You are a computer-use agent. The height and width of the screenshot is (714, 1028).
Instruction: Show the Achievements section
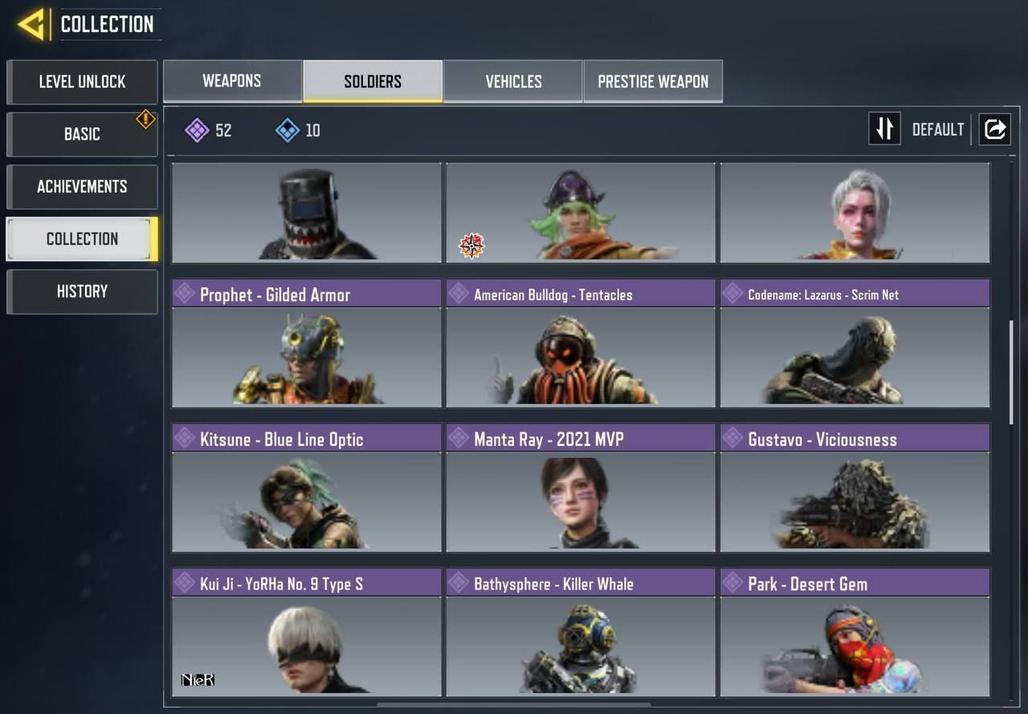82,187
